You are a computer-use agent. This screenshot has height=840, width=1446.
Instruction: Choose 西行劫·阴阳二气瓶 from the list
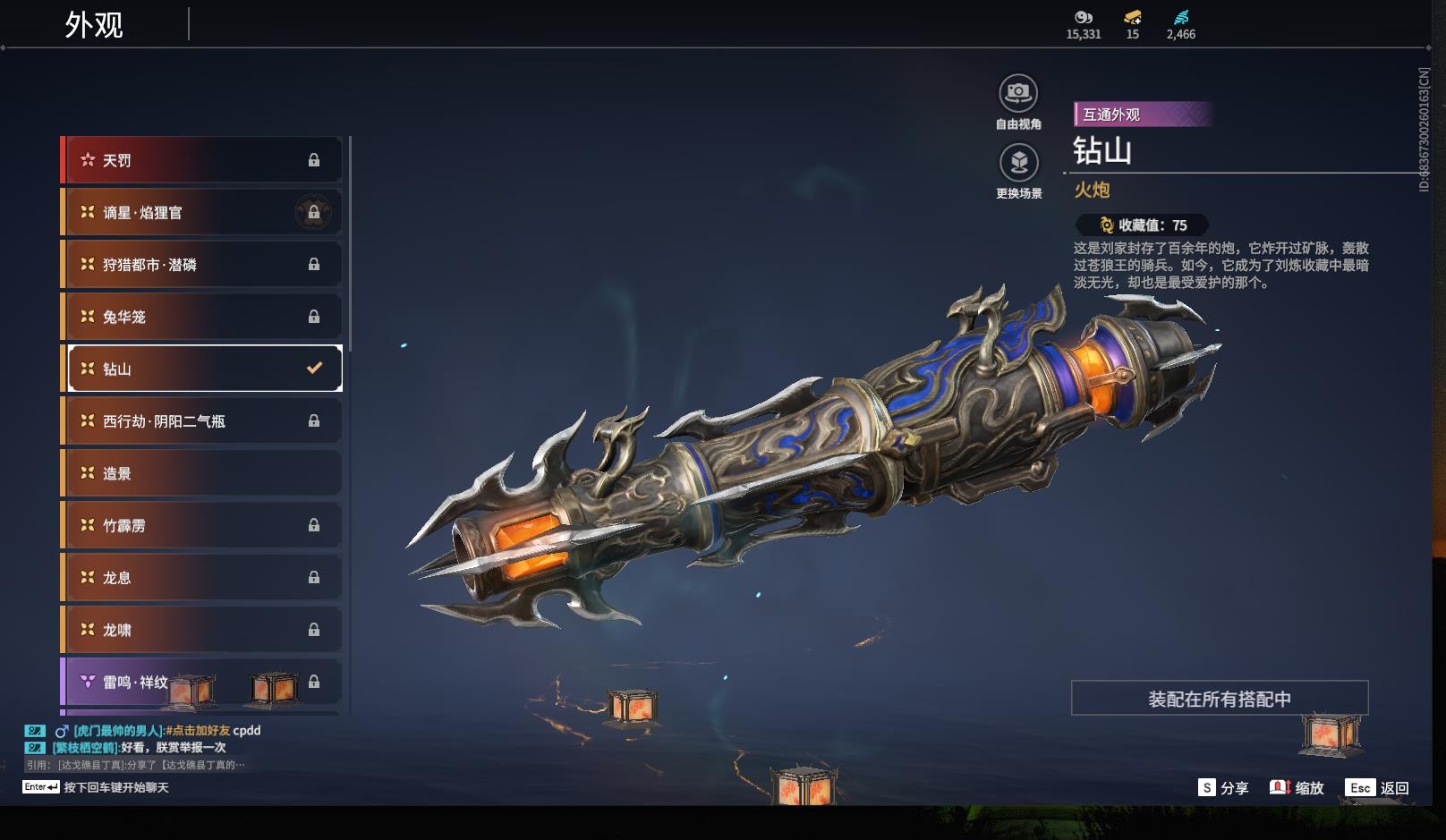[x=201, y=420]
